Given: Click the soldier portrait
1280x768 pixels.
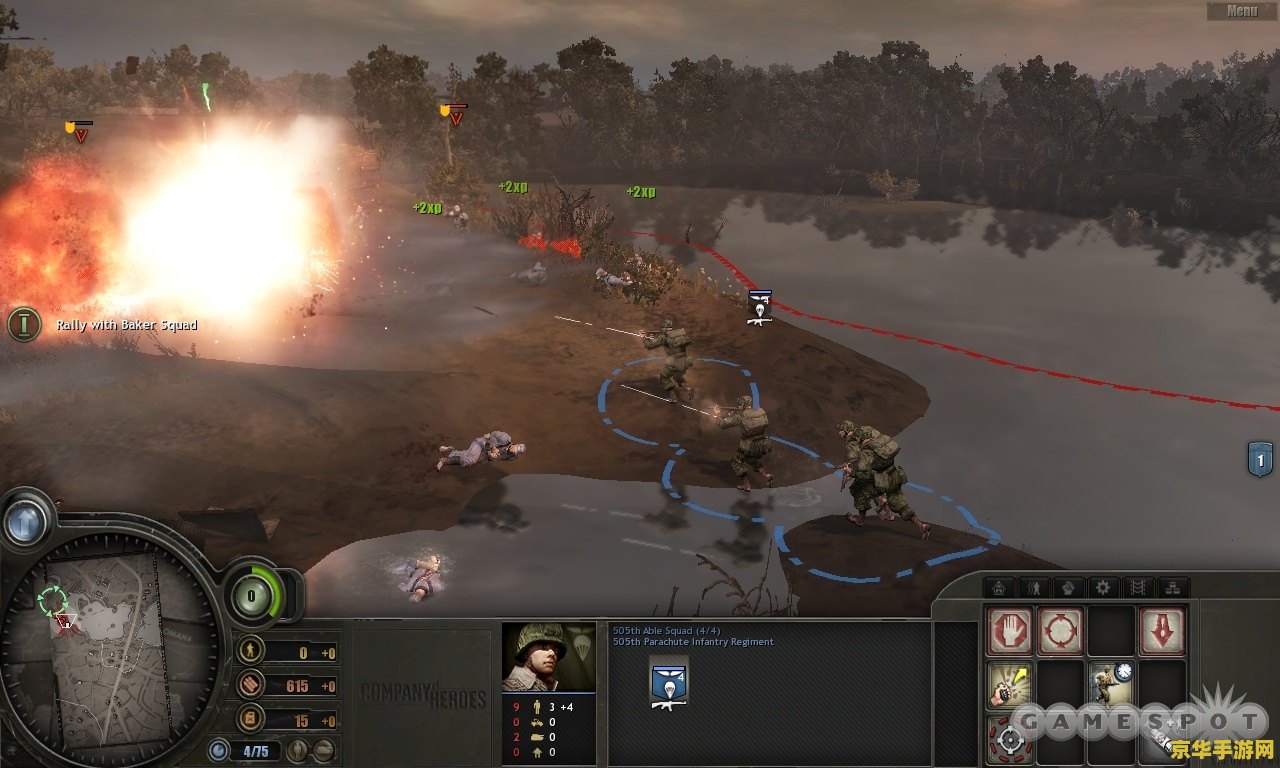Looking at the screenshot, I should 548,657.
